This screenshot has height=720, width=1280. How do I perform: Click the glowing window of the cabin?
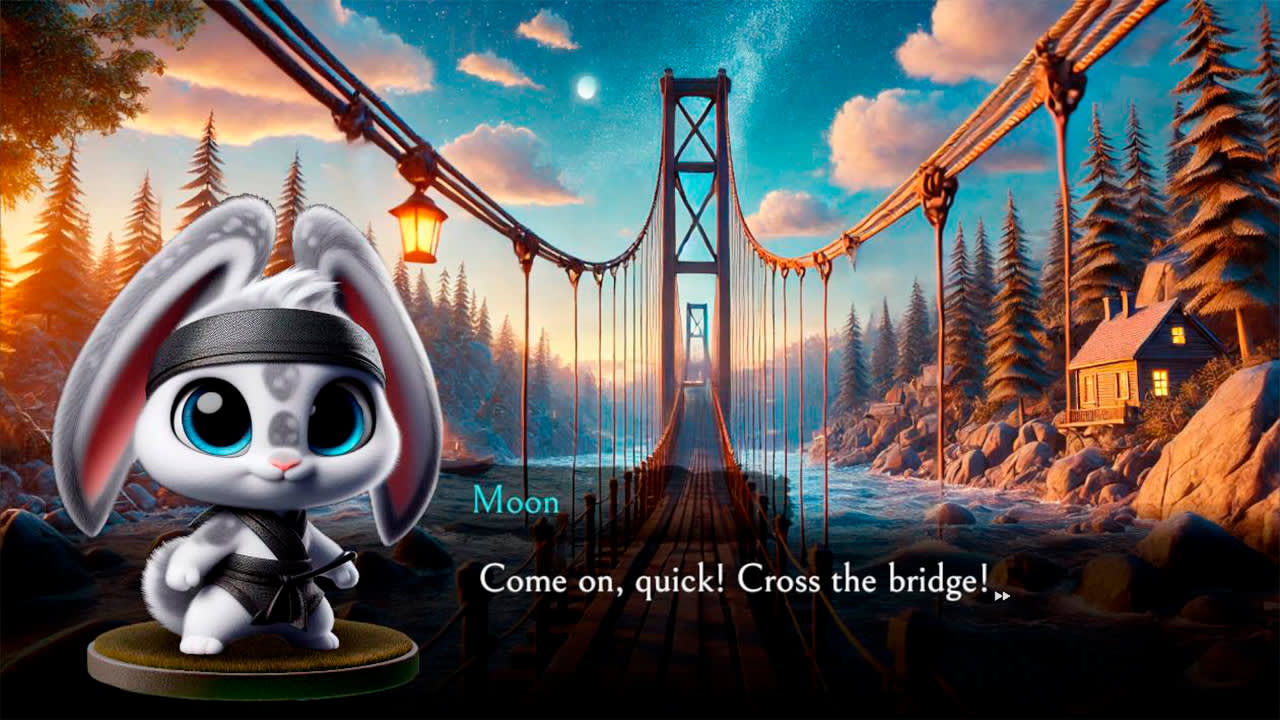(x=1160, y=380)
